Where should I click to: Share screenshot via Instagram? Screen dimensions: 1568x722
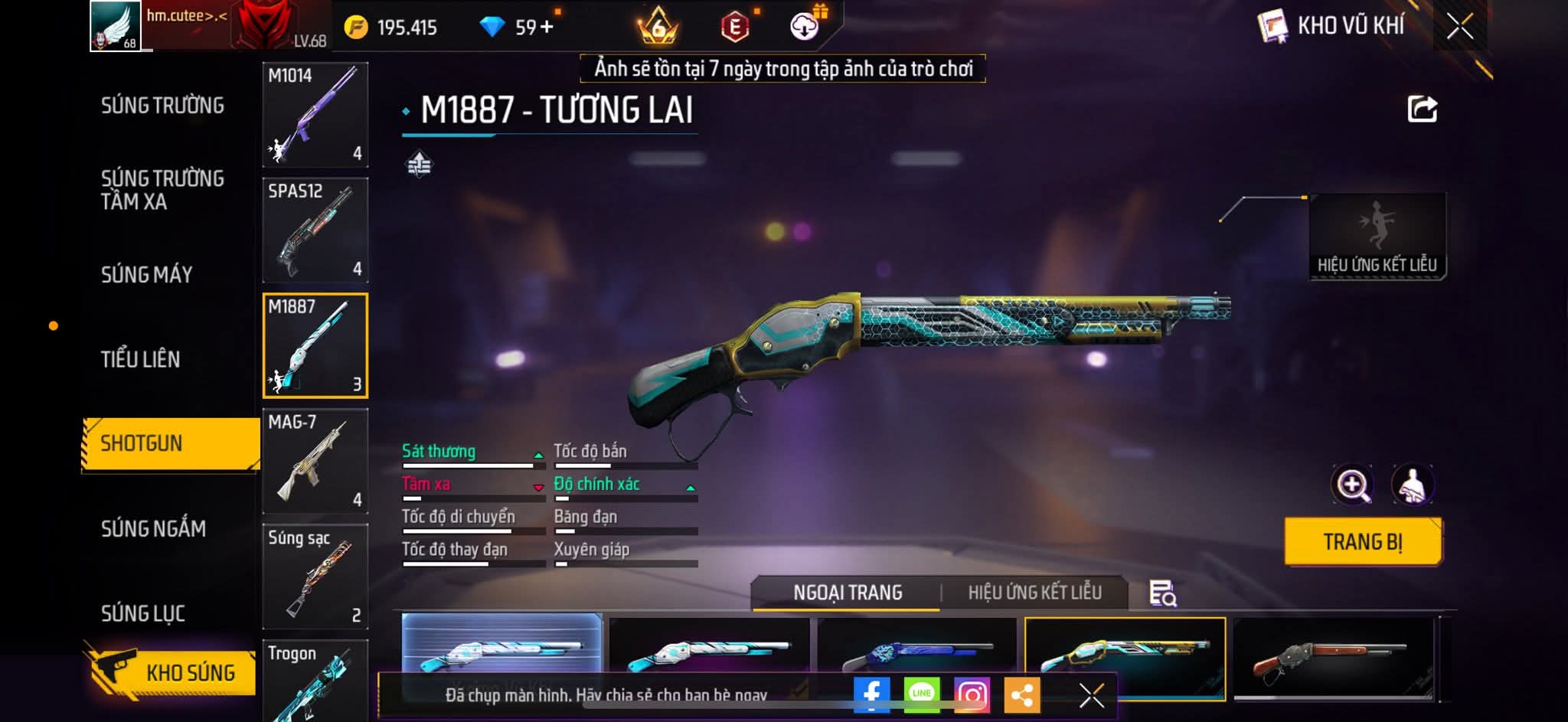pyautogui.click(x=972, y=694)
